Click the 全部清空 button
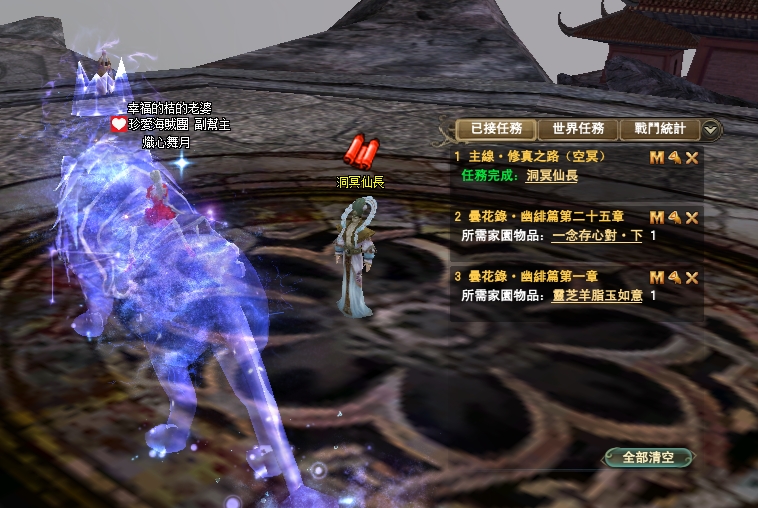 [649, 457]
